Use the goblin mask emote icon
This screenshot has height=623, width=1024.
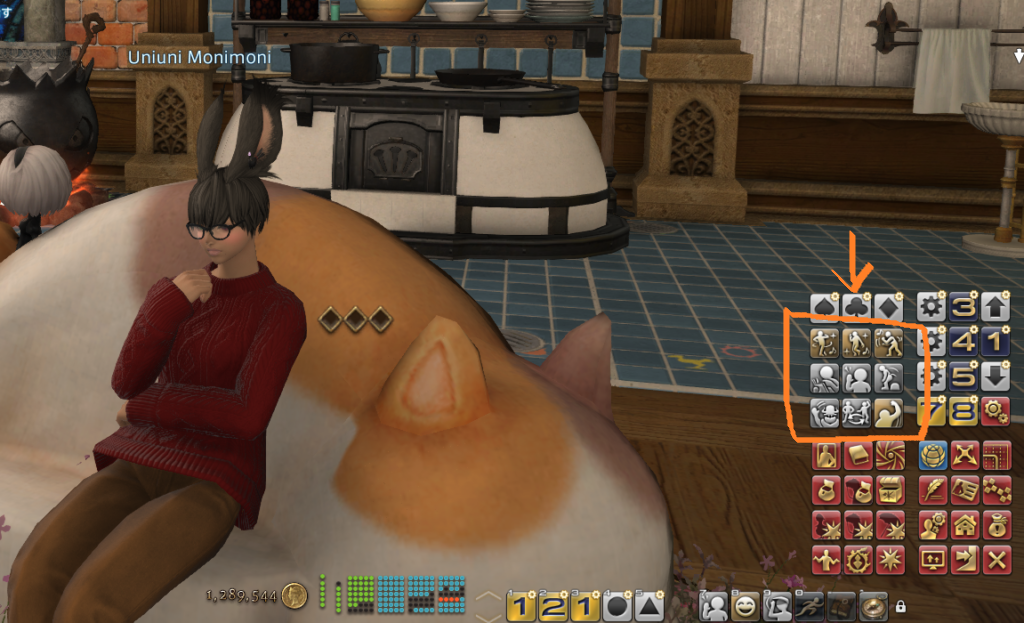826,412
